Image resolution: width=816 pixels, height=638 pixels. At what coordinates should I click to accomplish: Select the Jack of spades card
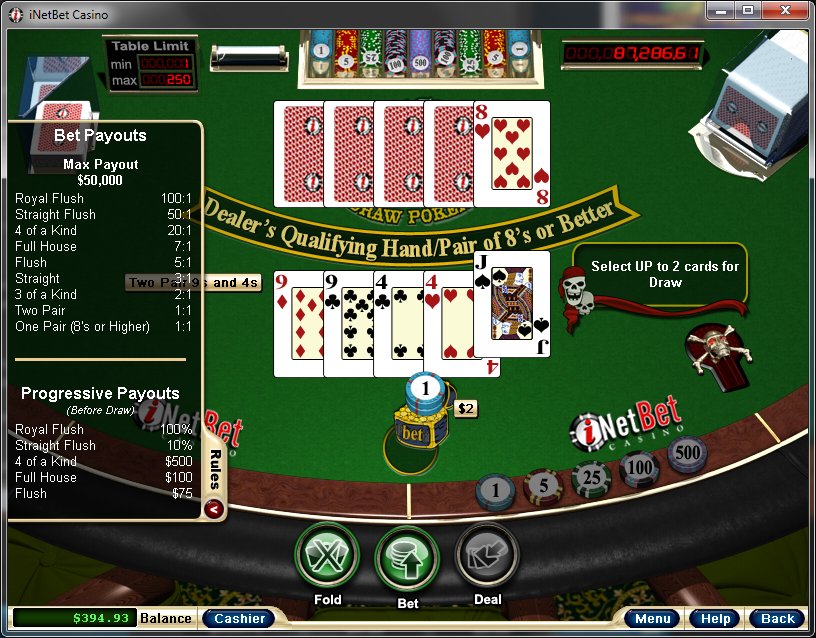pyautogui.click(x=512, y=304)
